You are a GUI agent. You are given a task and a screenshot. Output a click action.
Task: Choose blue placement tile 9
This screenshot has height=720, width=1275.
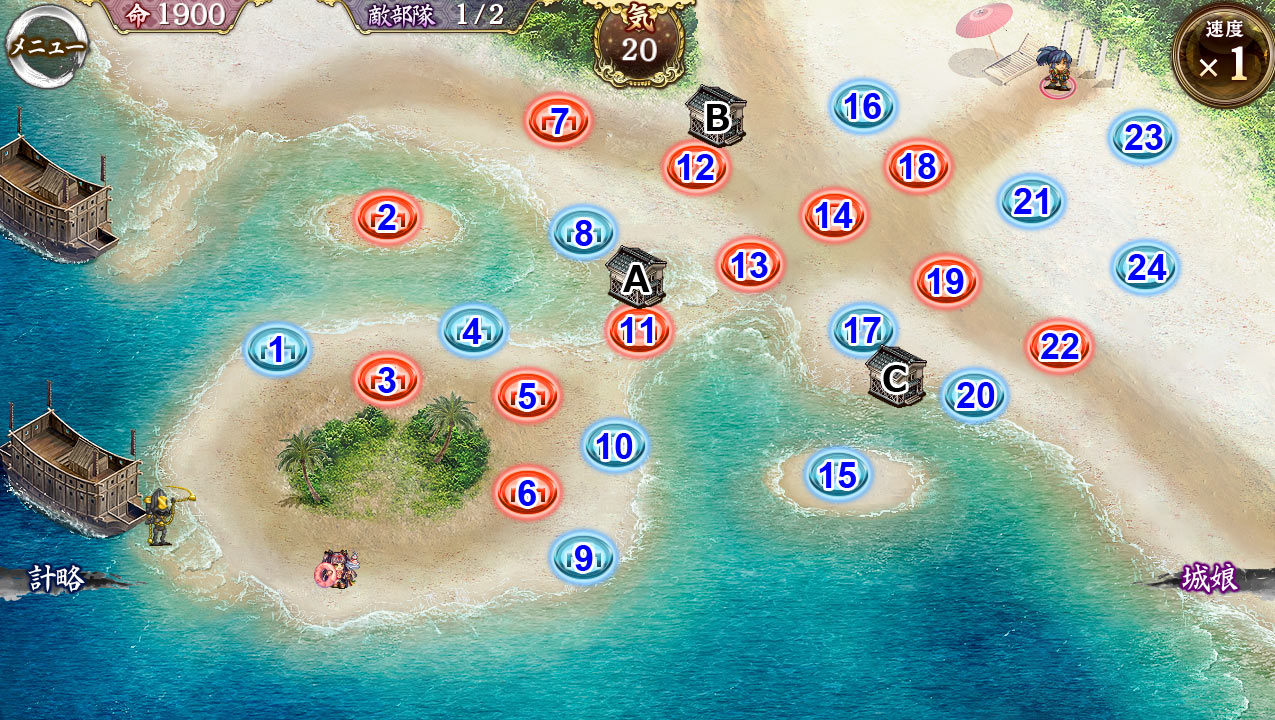coord(584,557)
